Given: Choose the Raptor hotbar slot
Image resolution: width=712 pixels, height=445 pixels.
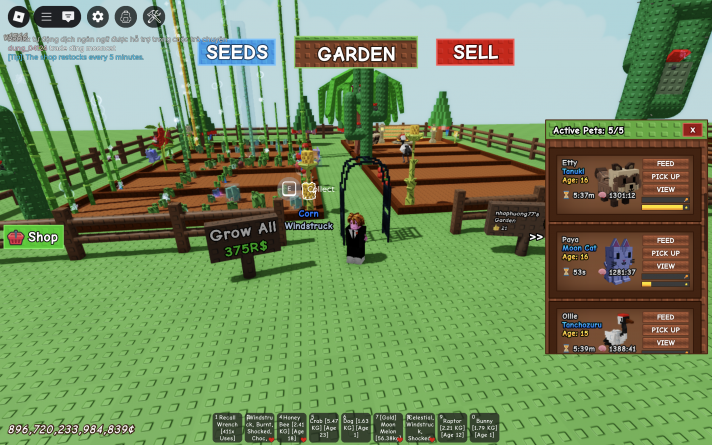Looking at the screenshot, I should pyautogui.click(x=452, y=427).
